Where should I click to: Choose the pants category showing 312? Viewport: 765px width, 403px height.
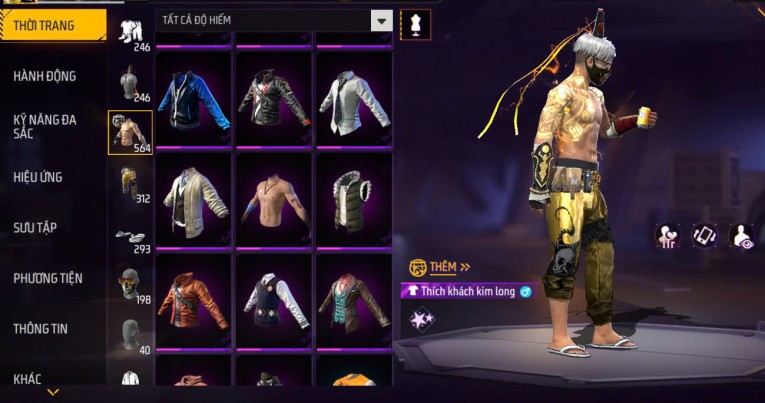[130, 183]
